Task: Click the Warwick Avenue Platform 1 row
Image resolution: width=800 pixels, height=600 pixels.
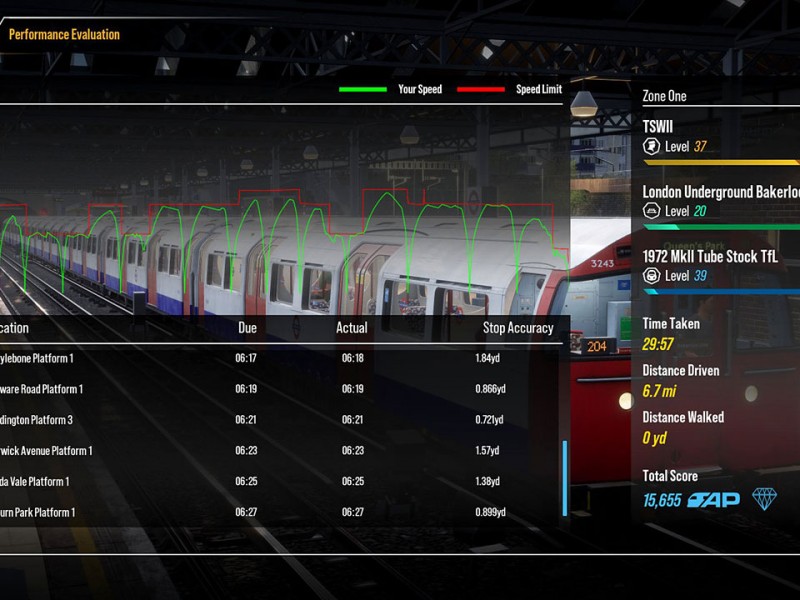Action: (280, 451)
